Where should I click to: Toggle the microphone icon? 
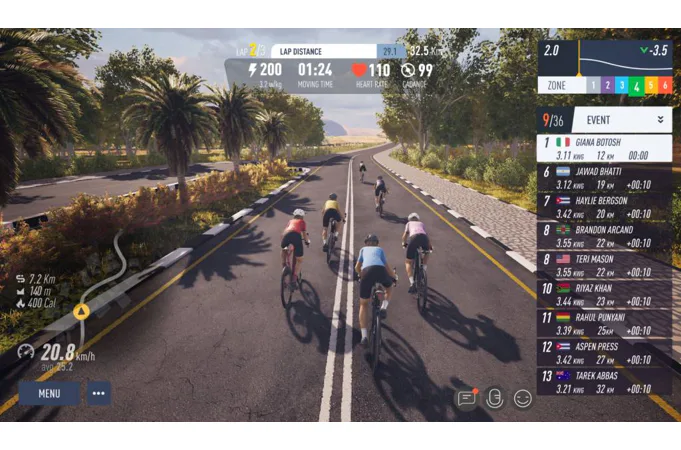tap(494, 397)
